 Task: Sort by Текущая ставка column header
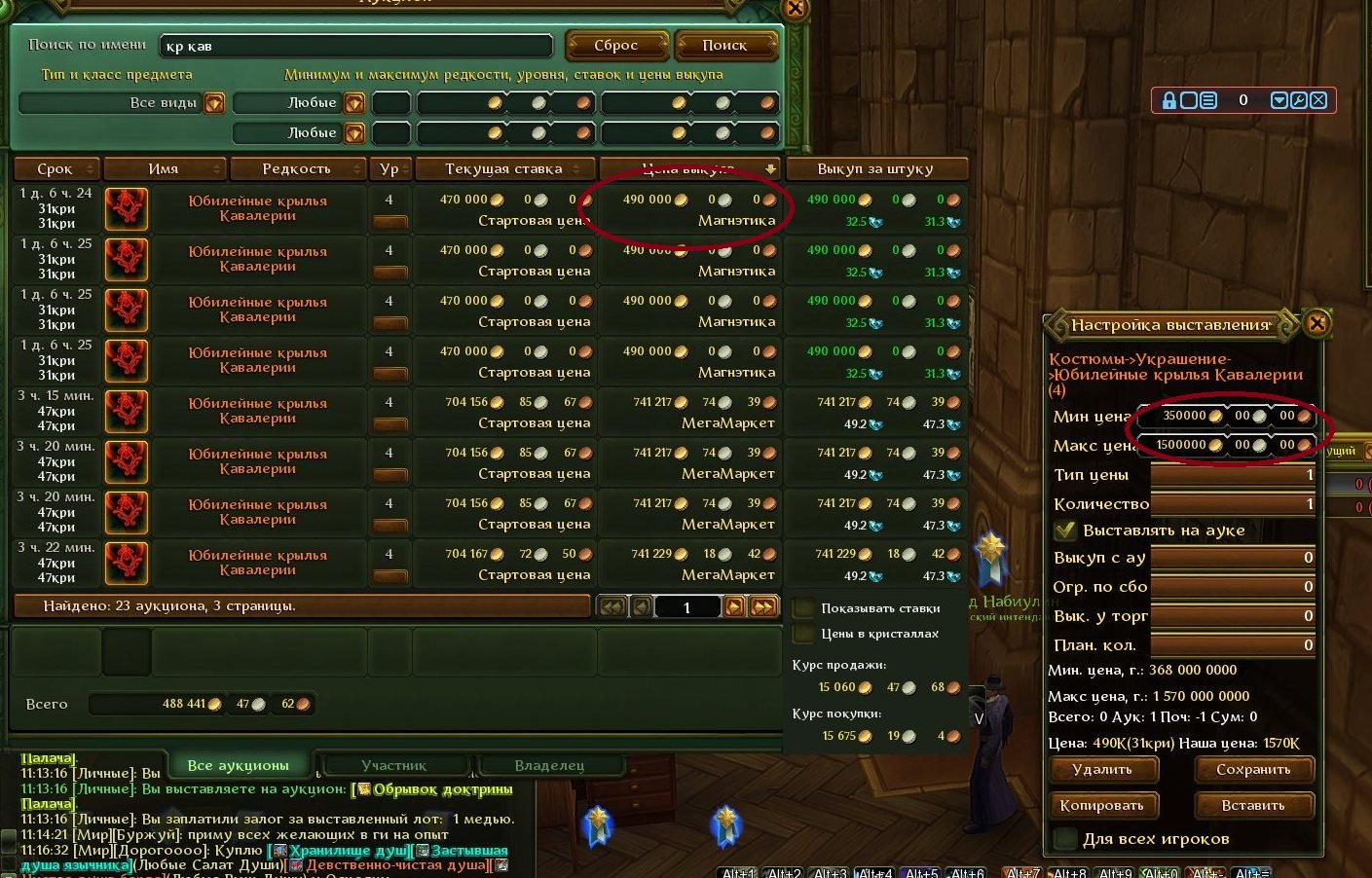point(503,169)
